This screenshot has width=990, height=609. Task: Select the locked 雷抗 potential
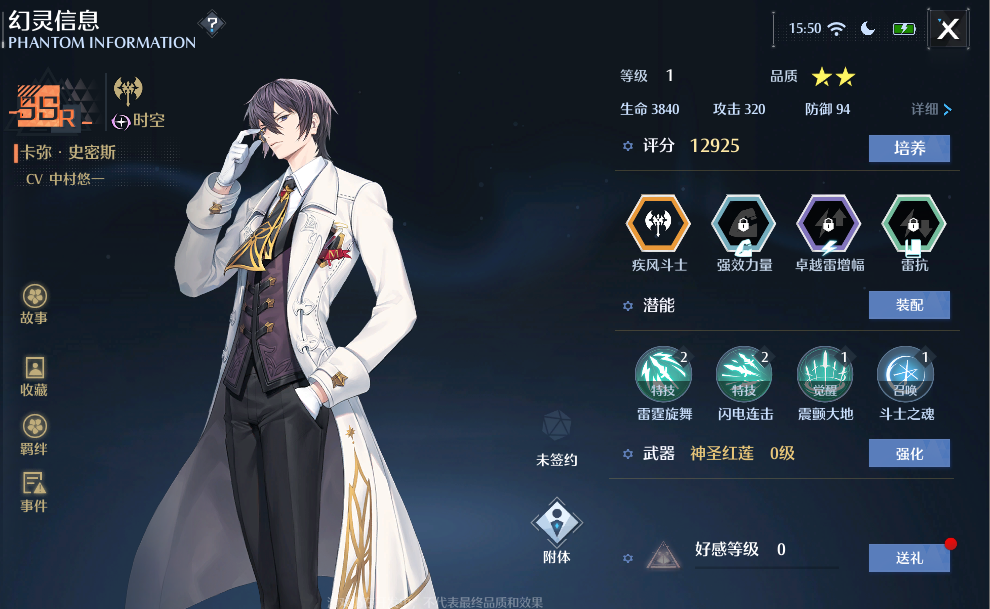(x=914, y=223)
